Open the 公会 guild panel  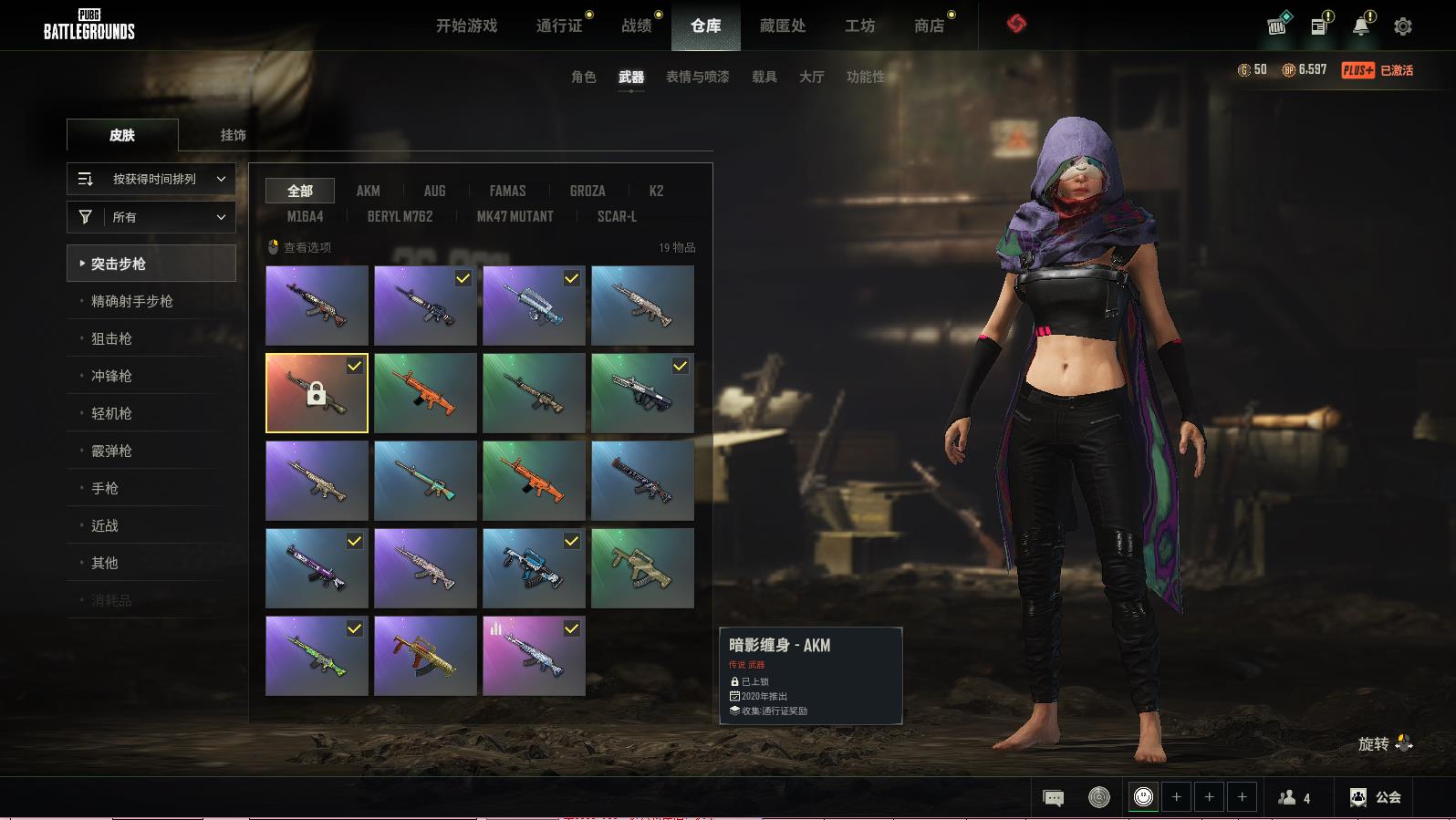(1377, 797)
